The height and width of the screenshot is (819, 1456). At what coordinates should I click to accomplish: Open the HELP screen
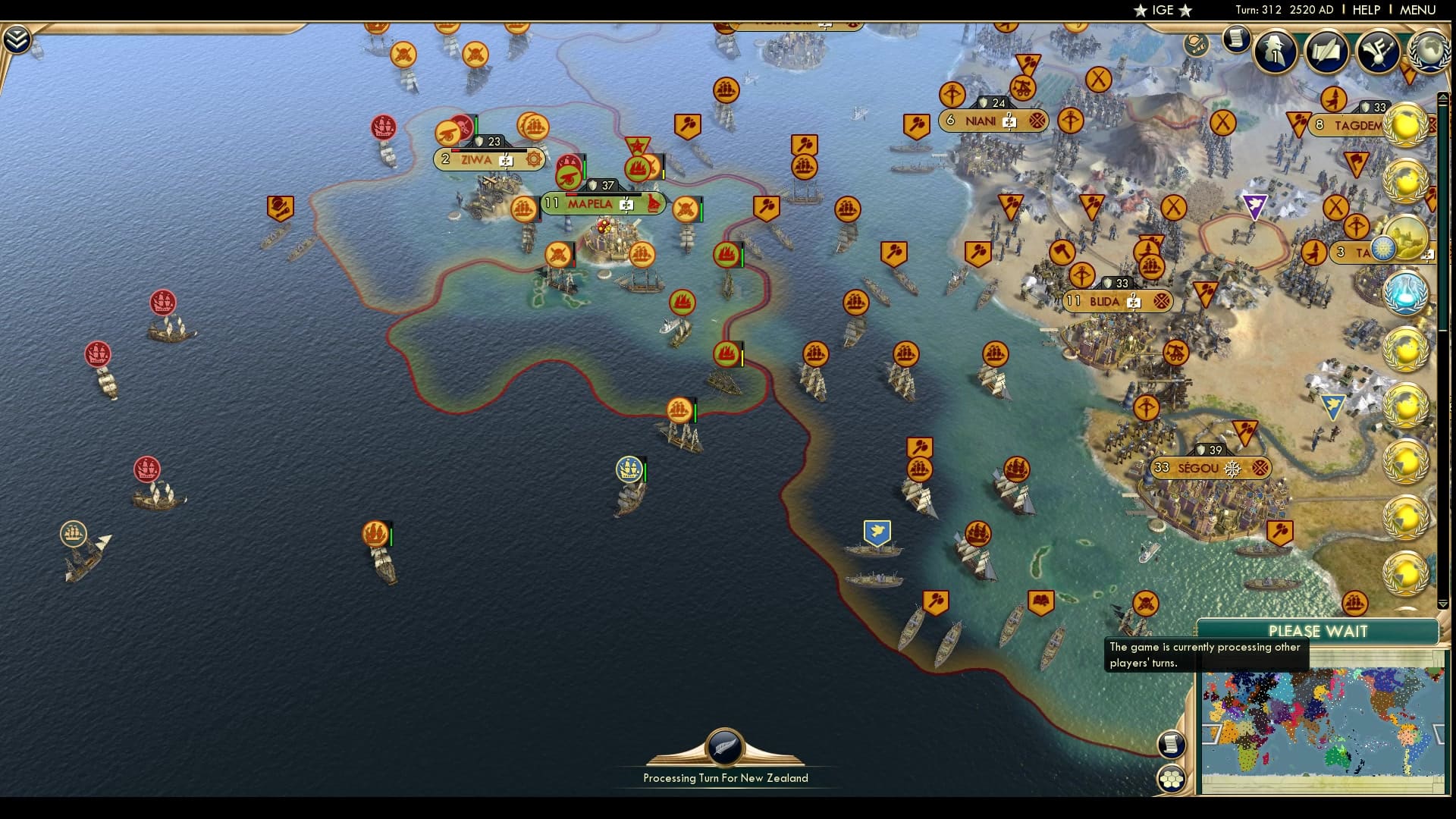click(x=1365, y=10)
